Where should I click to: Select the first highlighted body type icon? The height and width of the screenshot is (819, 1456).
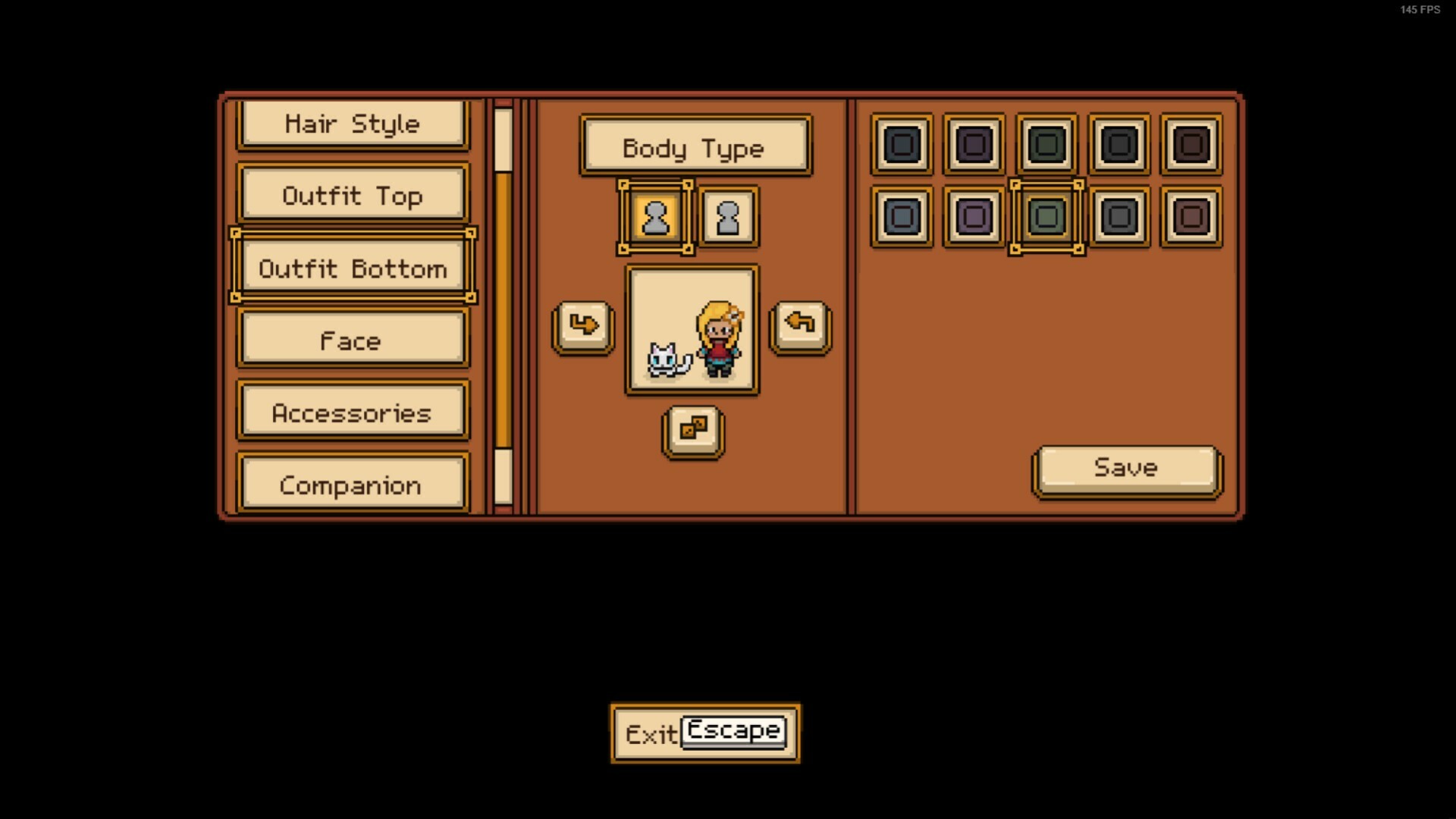coord(655,218)
